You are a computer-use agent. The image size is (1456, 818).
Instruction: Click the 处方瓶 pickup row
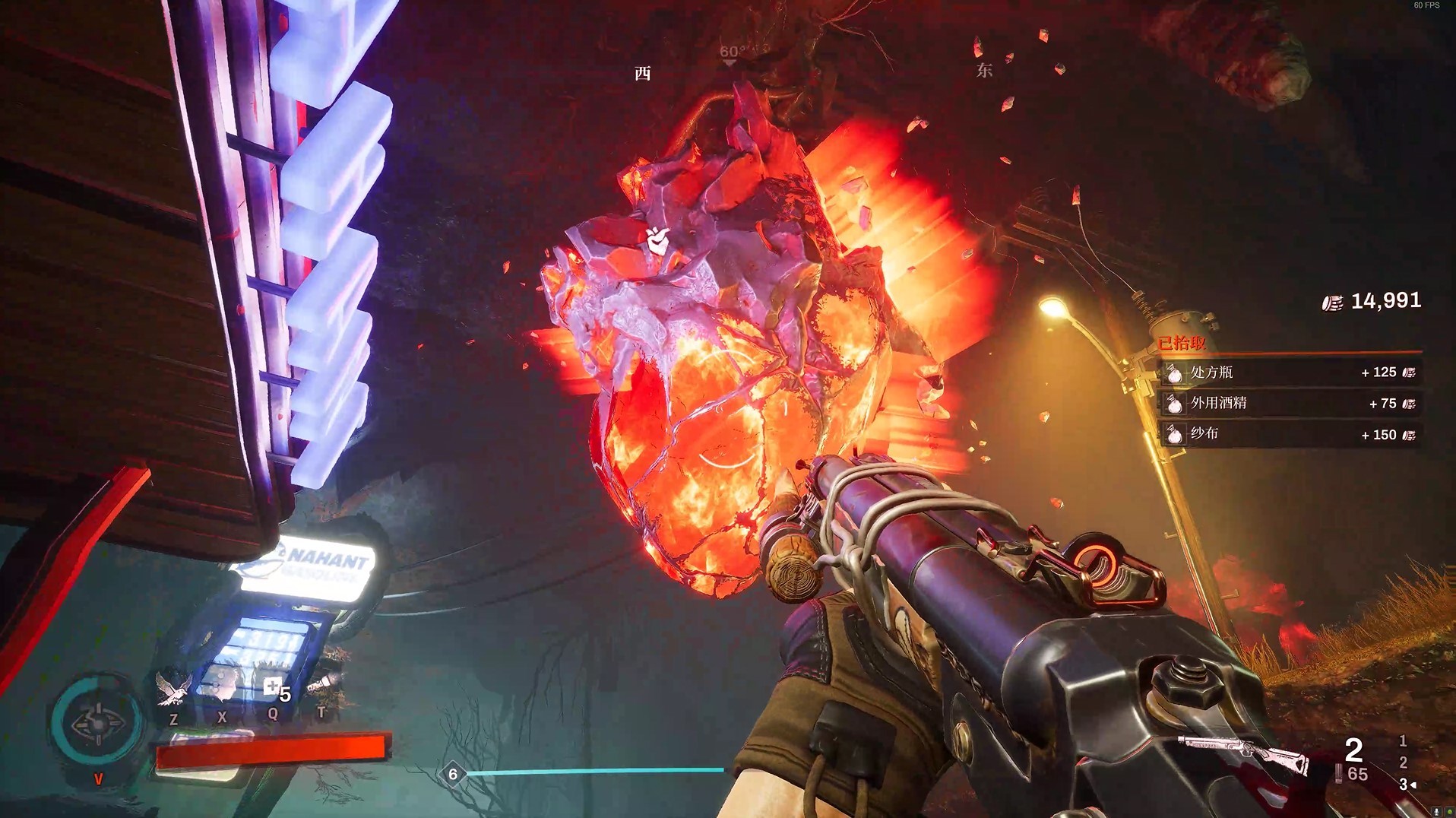(x=1290, y=373)
